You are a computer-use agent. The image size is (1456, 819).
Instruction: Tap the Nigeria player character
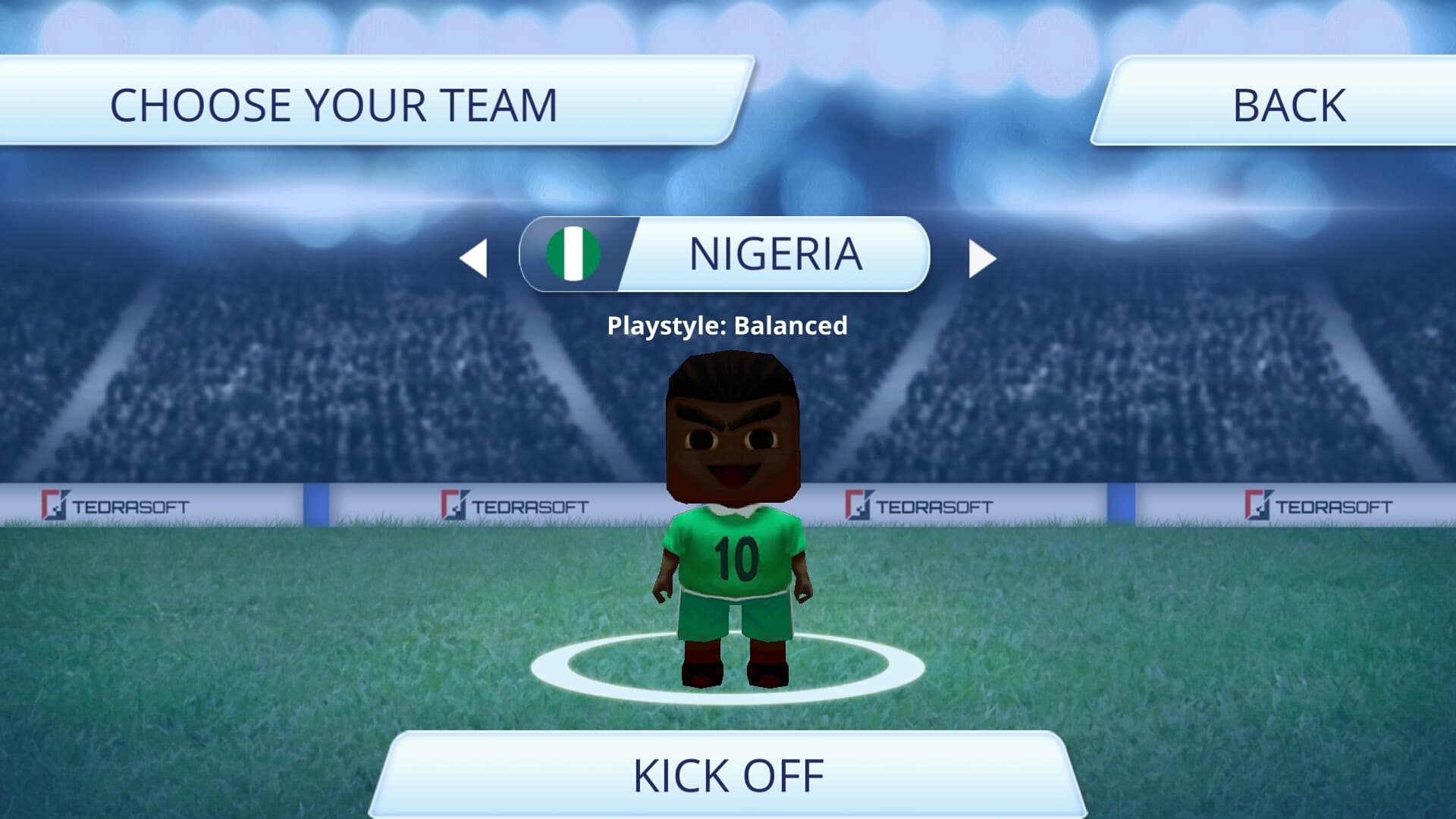point(730,531)
